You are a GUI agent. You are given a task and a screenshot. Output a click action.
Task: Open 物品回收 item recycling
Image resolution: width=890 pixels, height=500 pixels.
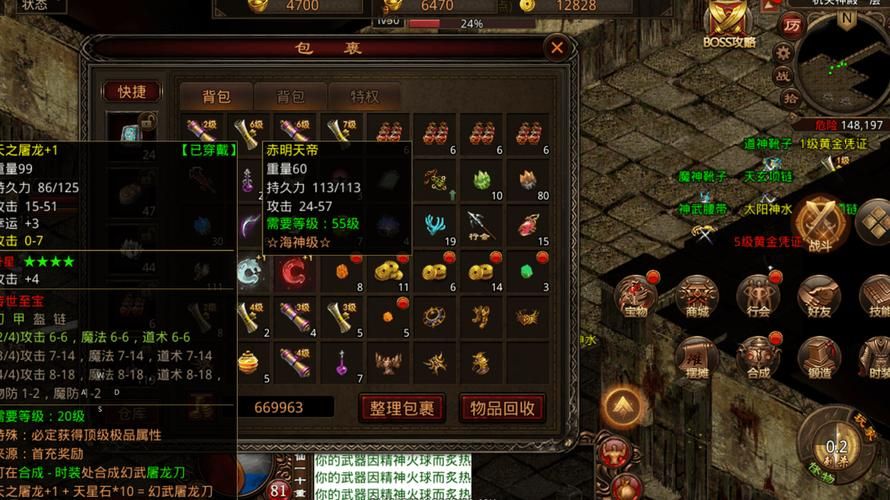(502, 407)
